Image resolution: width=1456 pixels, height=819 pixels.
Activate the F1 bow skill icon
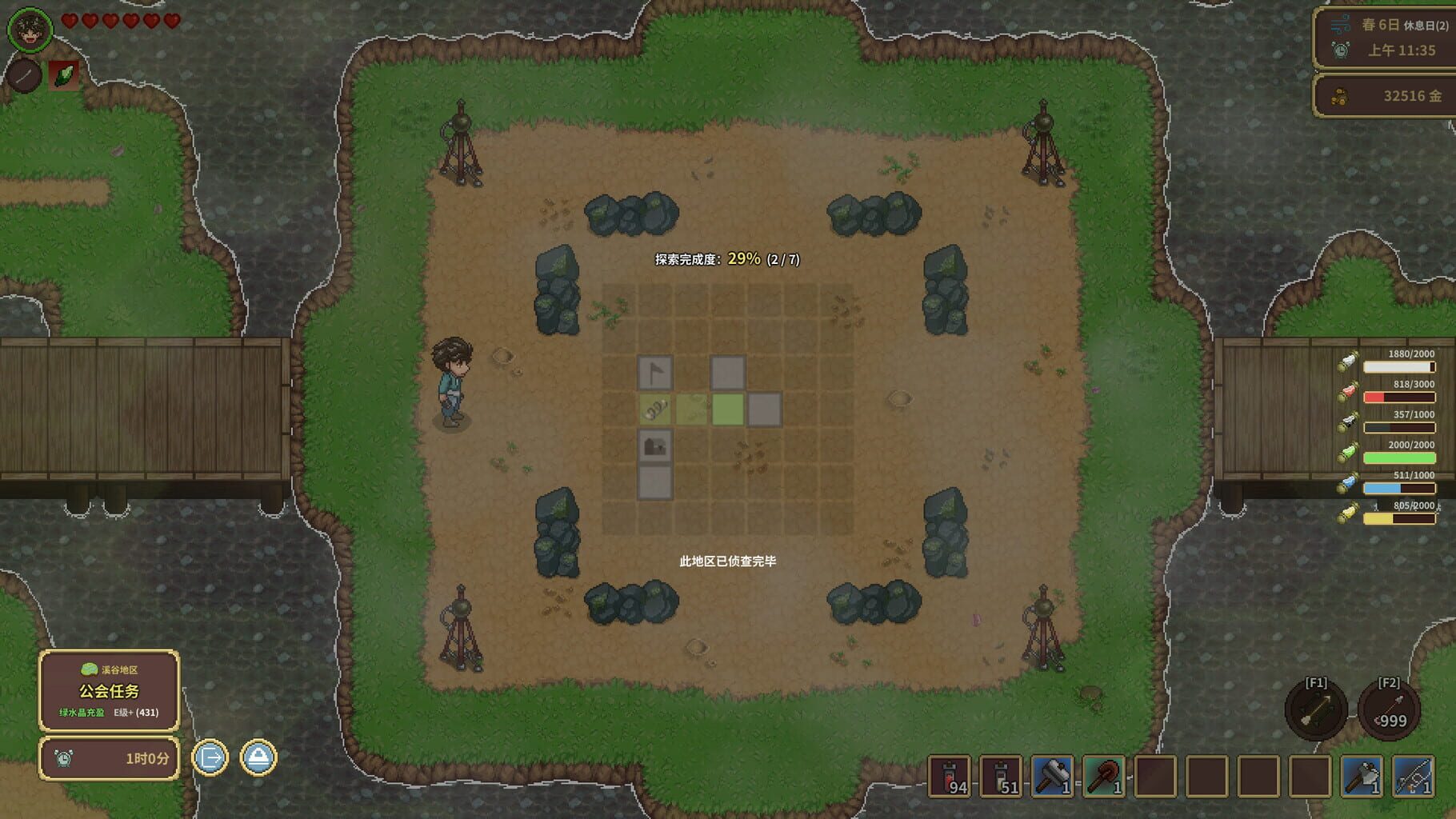1316,712
